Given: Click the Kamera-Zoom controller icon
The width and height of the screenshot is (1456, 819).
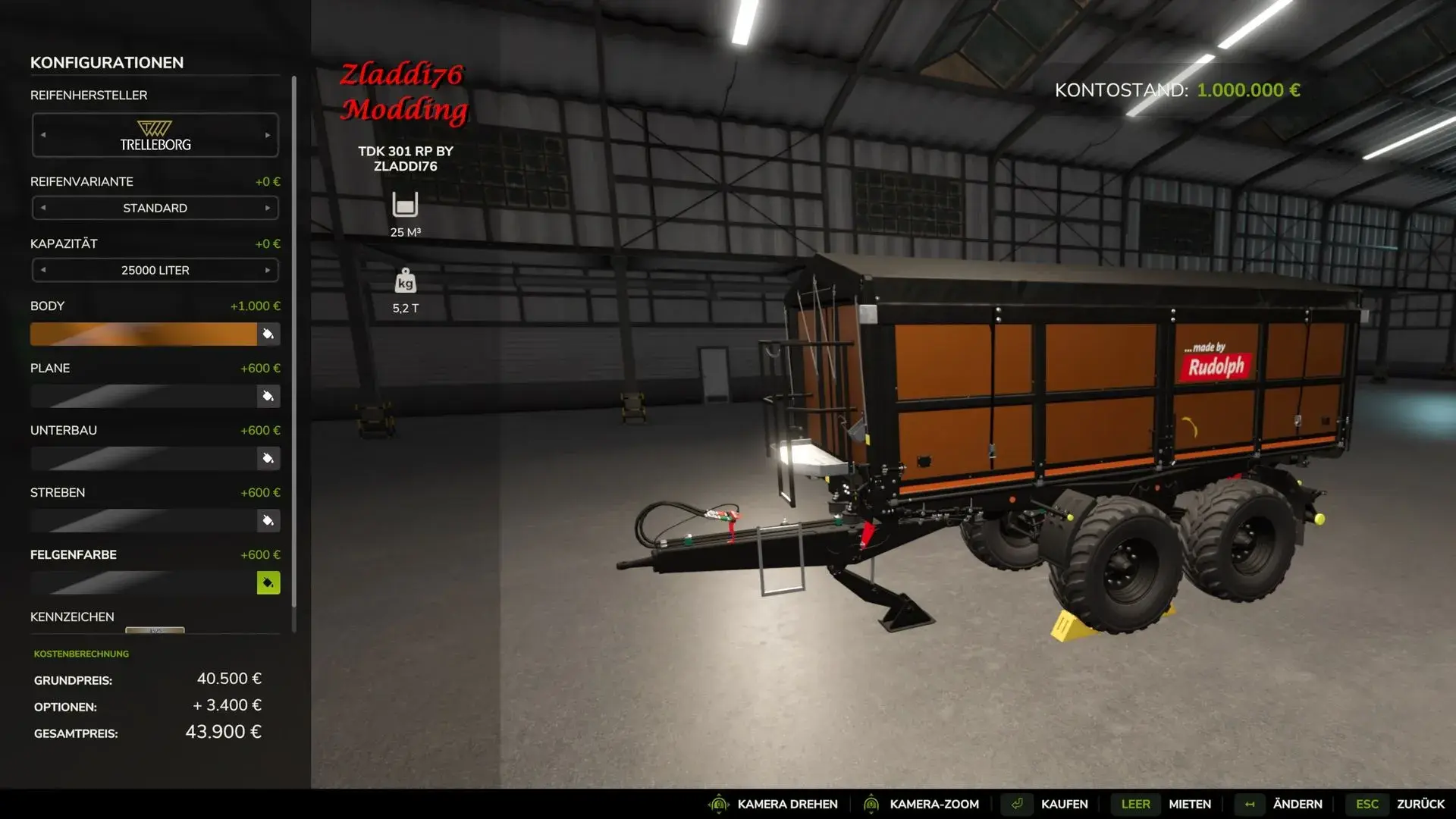Looking at the screenshot, I should [872, 804].
